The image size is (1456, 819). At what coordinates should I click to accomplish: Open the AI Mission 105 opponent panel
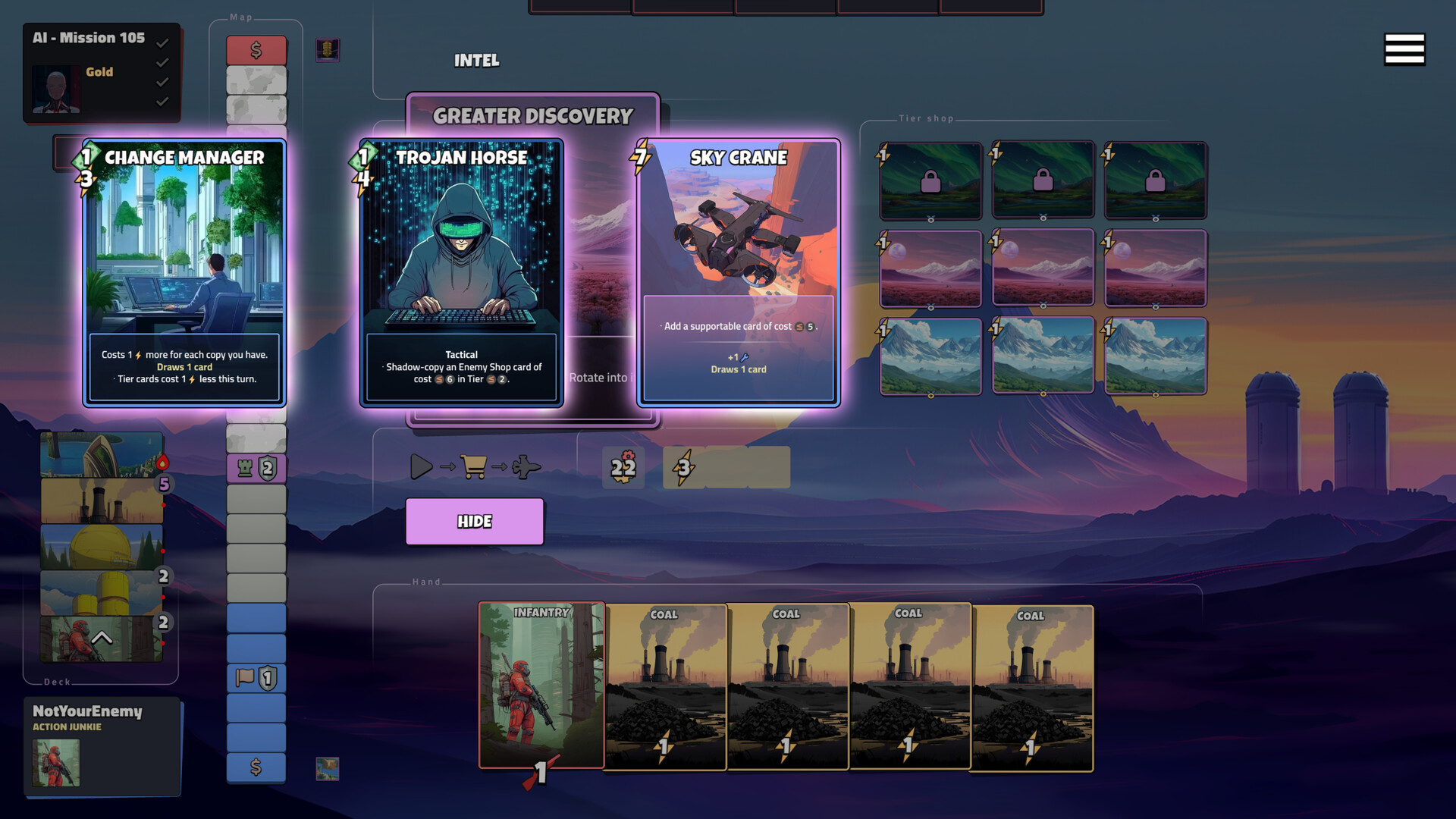tap(102, 72)
